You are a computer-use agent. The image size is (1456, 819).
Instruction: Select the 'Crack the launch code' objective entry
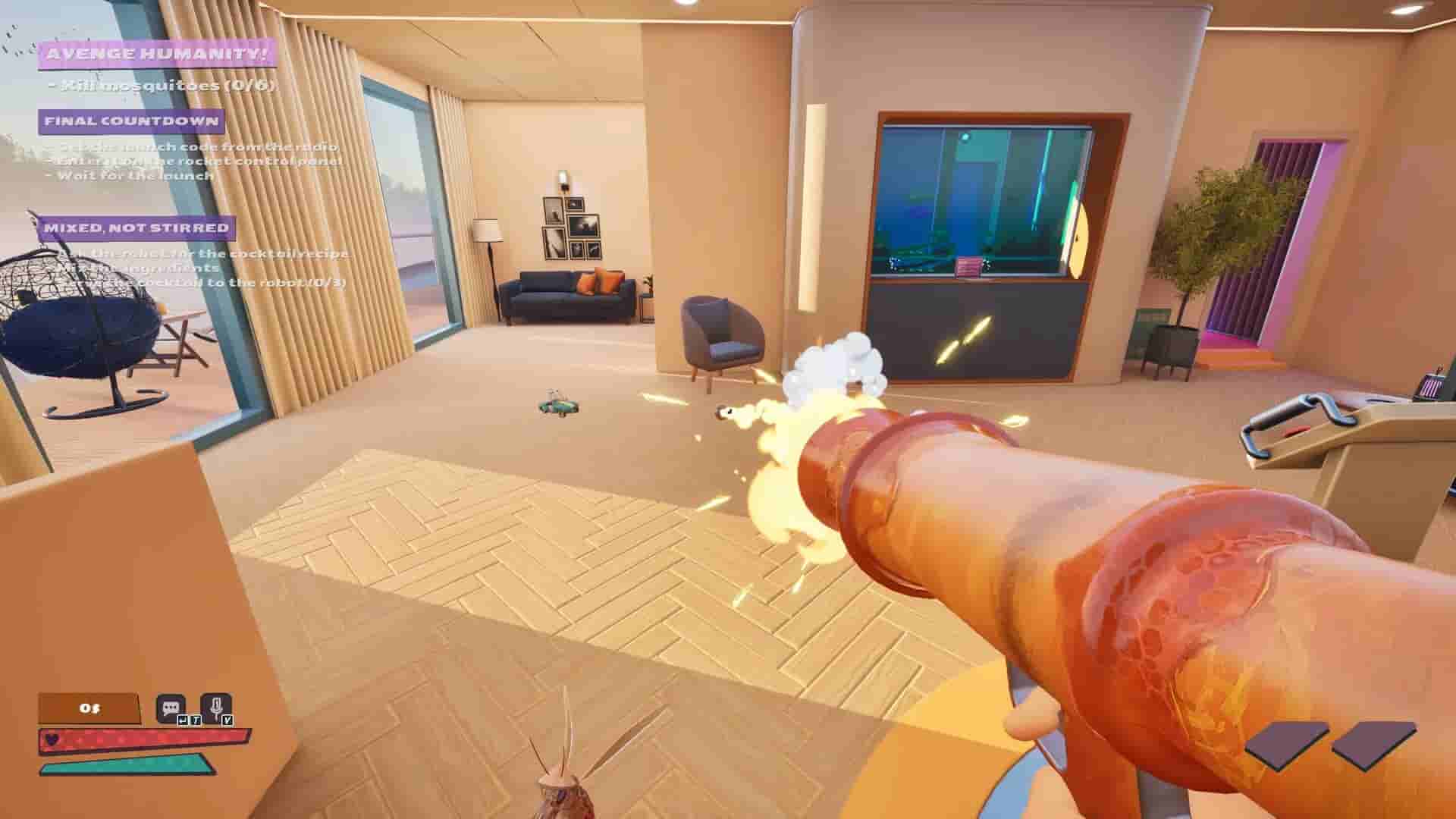pyautogui.click(x=190, y=149)
